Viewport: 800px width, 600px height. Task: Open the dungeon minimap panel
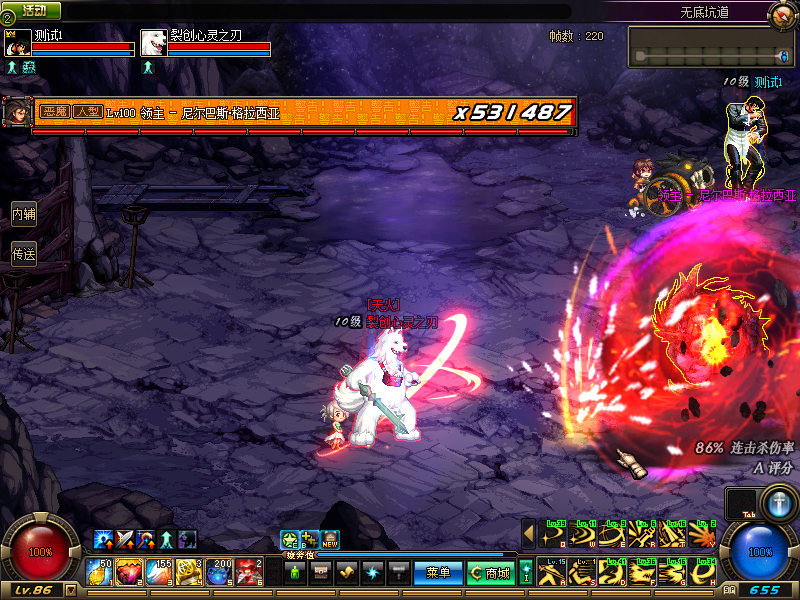point(711,47)
